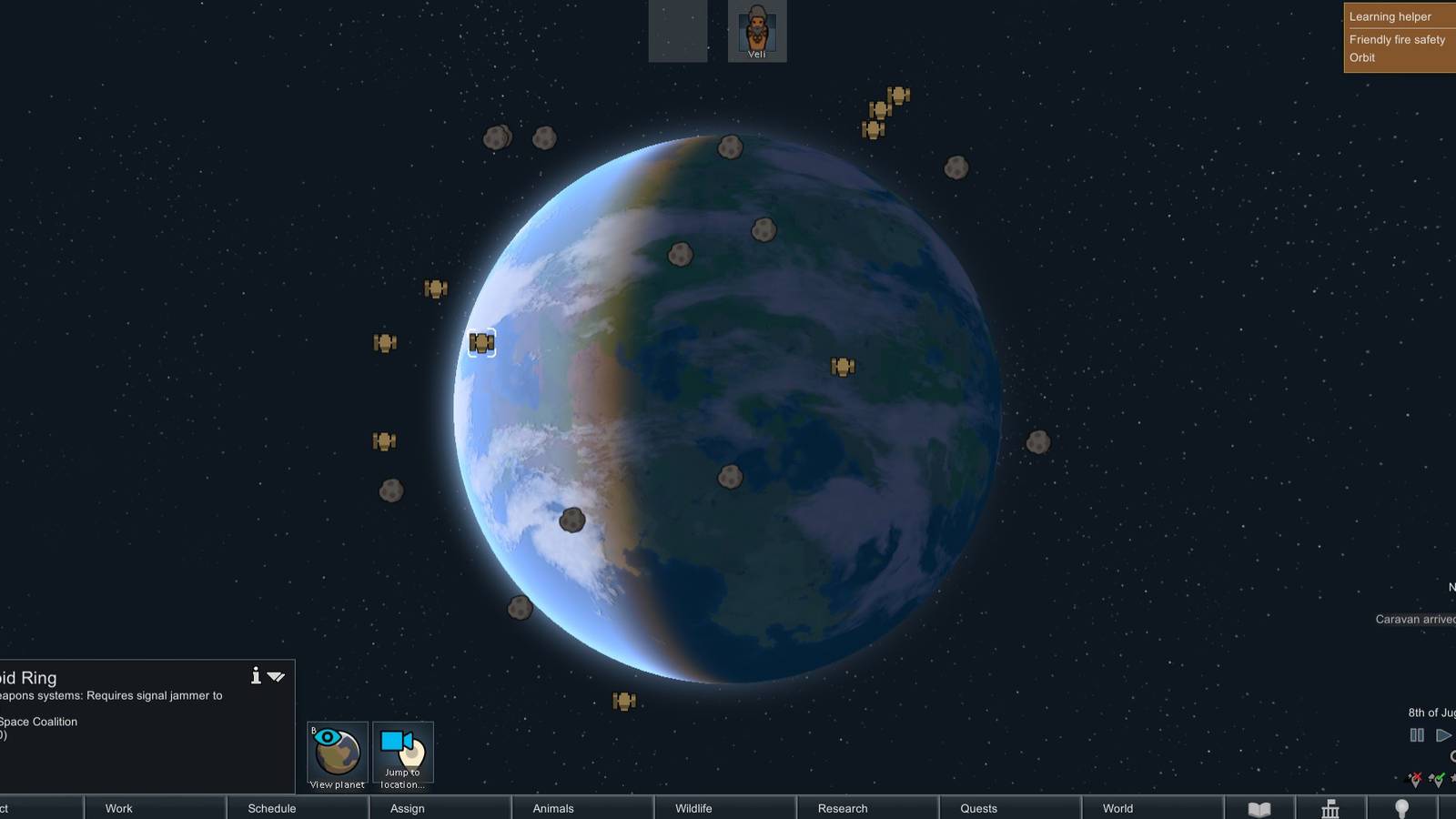Click the lightbulb icon in the bottom toolbar

tap(1400, 807)
